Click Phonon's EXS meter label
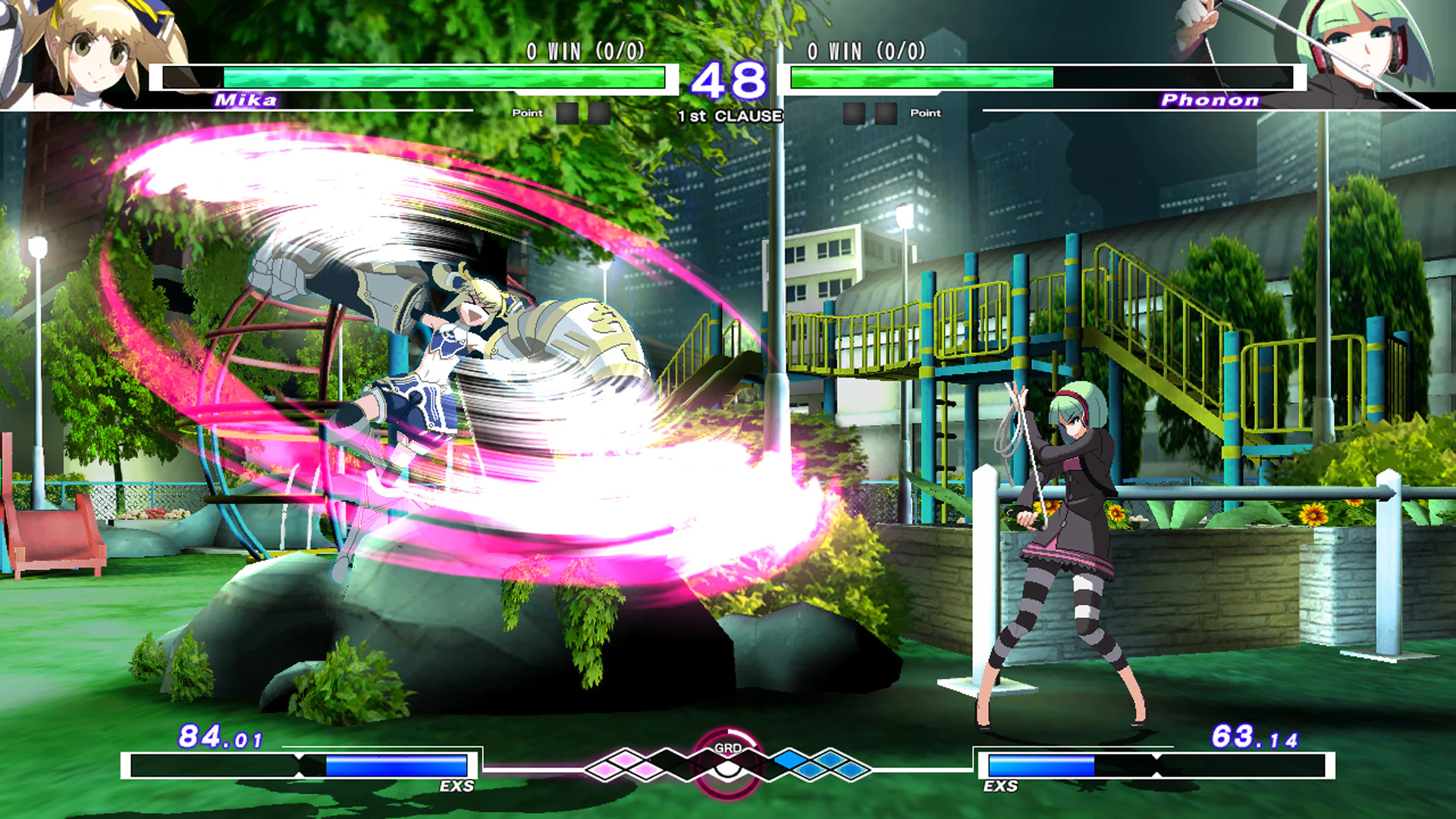The width and height of the screenshot is (1456, 819). point(1001,787)
